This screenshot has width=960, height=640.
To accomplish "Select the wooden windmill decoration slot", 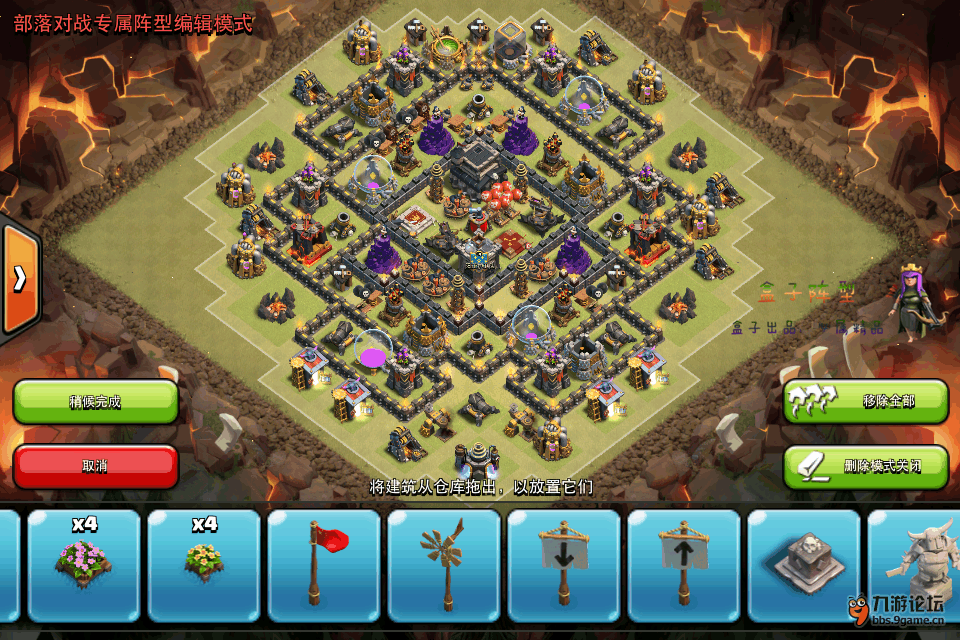I will (x=444, y=565).
